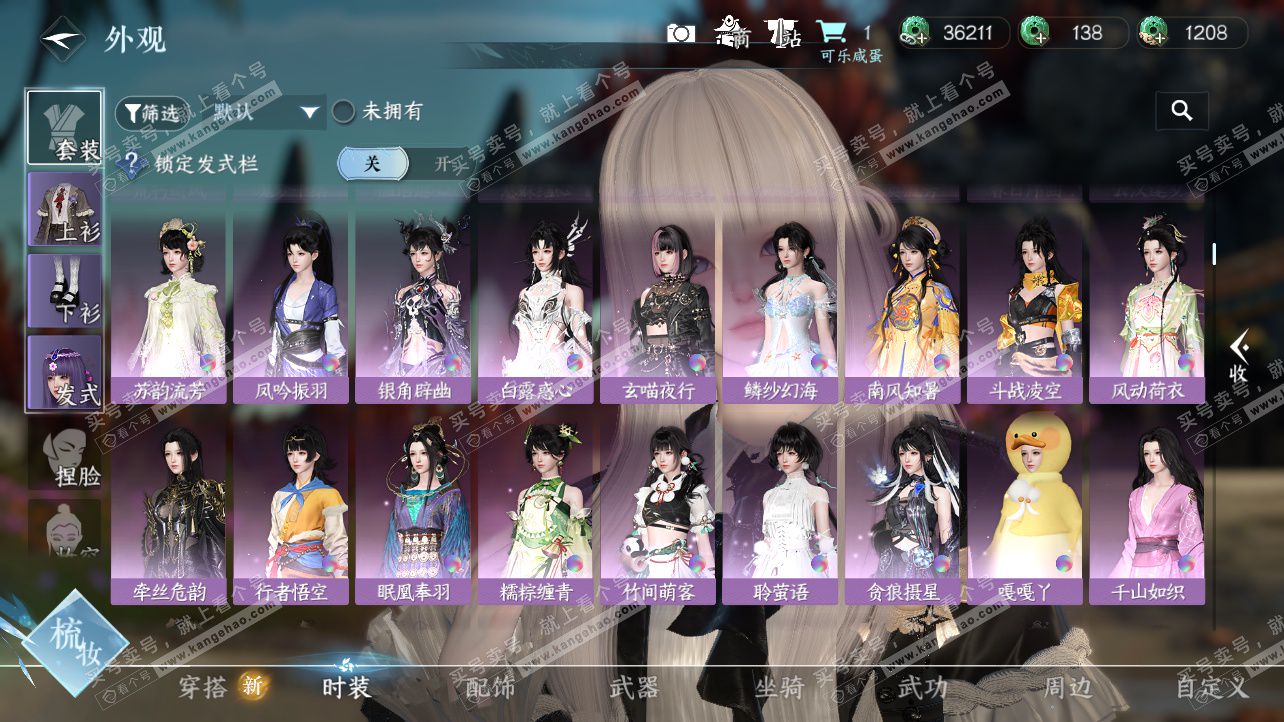Open the shopping cart icon
Screen dimensions: 1284x722
831,33
